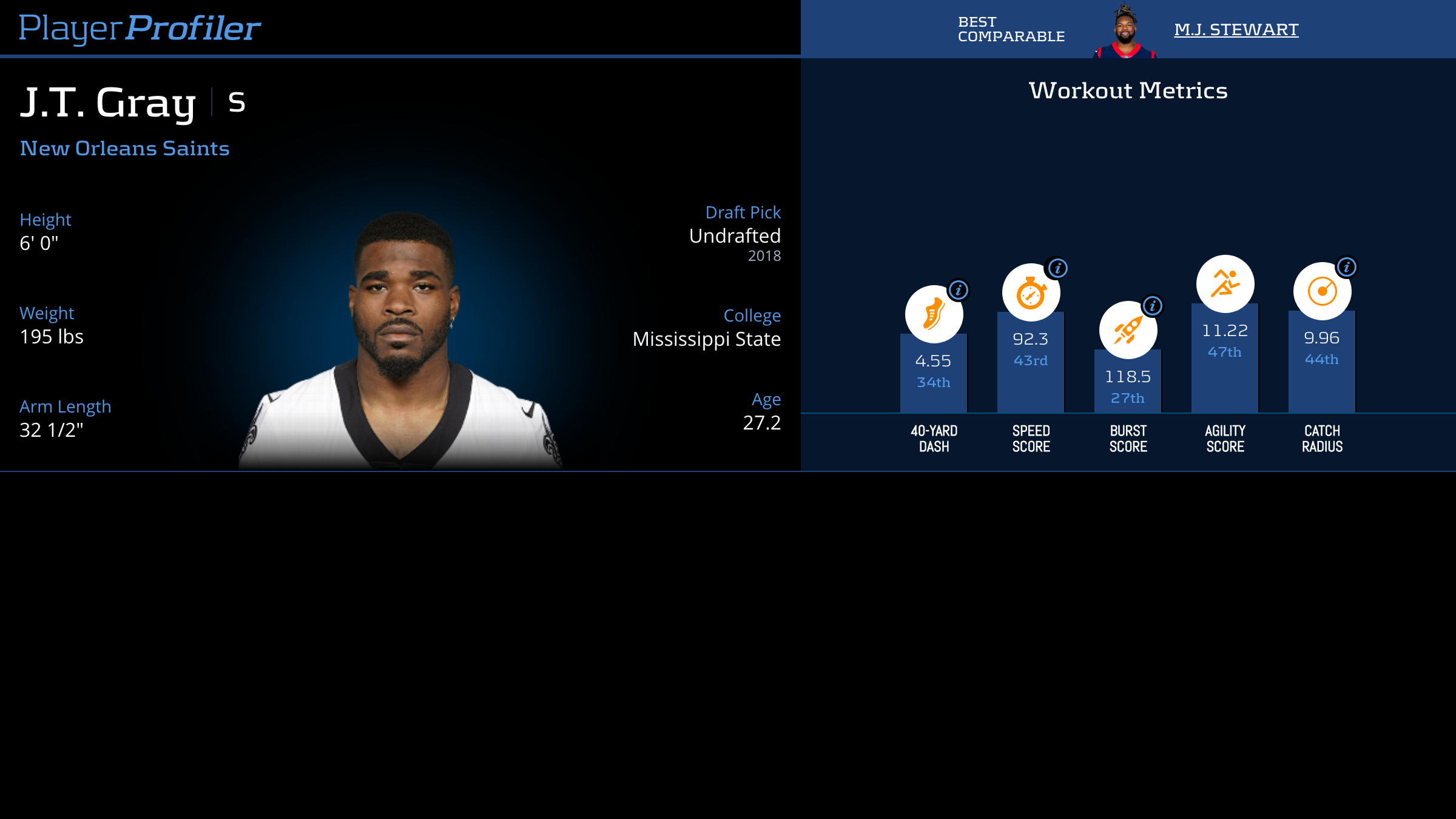Select the Agility Score running figure icon
Screen dimensions: 1456x819
coord(1225,284)
